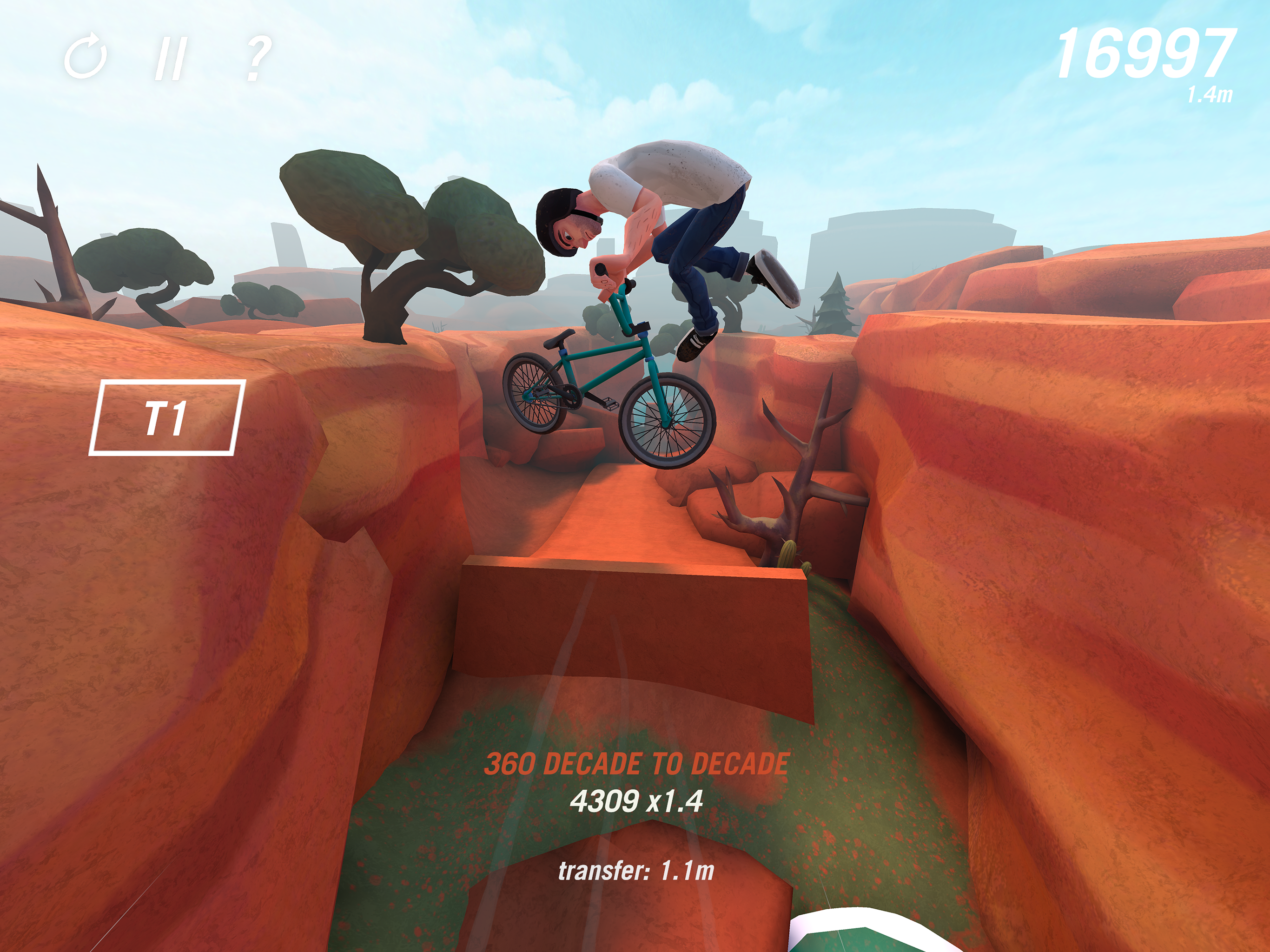The width and height of the screenshot is (1270, 952).
Task: Tap the T1 trick button
Action: point(166,417)
